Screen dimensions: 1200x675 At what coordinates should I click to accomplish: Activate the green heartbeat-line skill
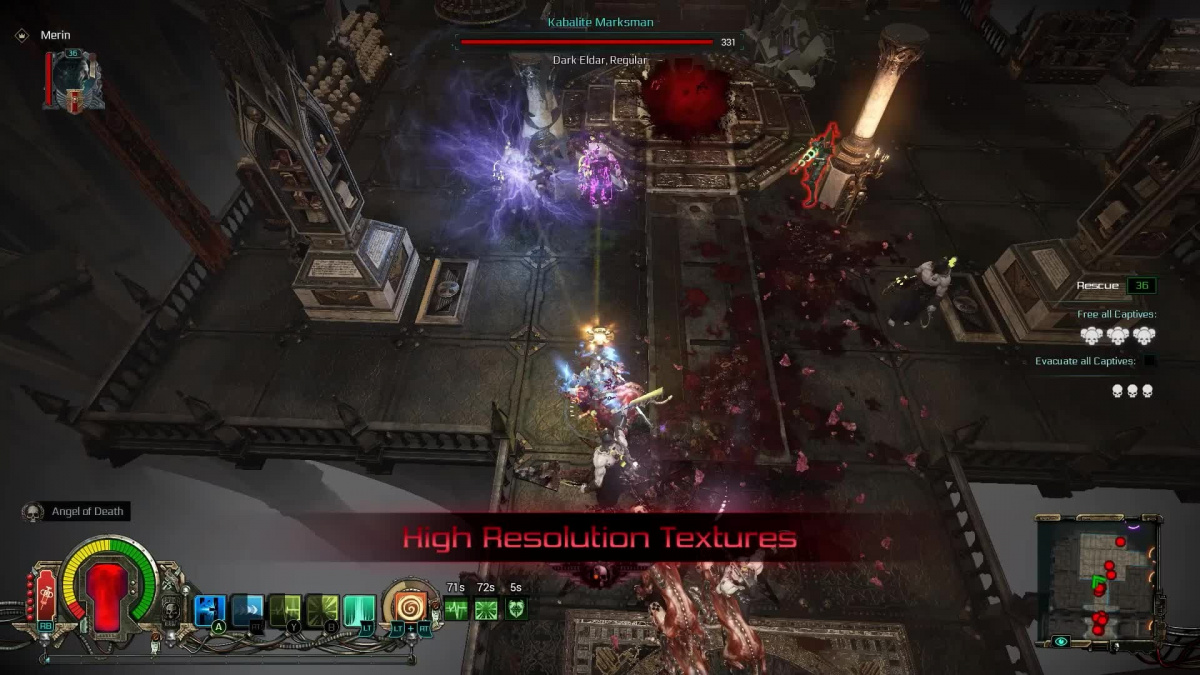point(285,609)
